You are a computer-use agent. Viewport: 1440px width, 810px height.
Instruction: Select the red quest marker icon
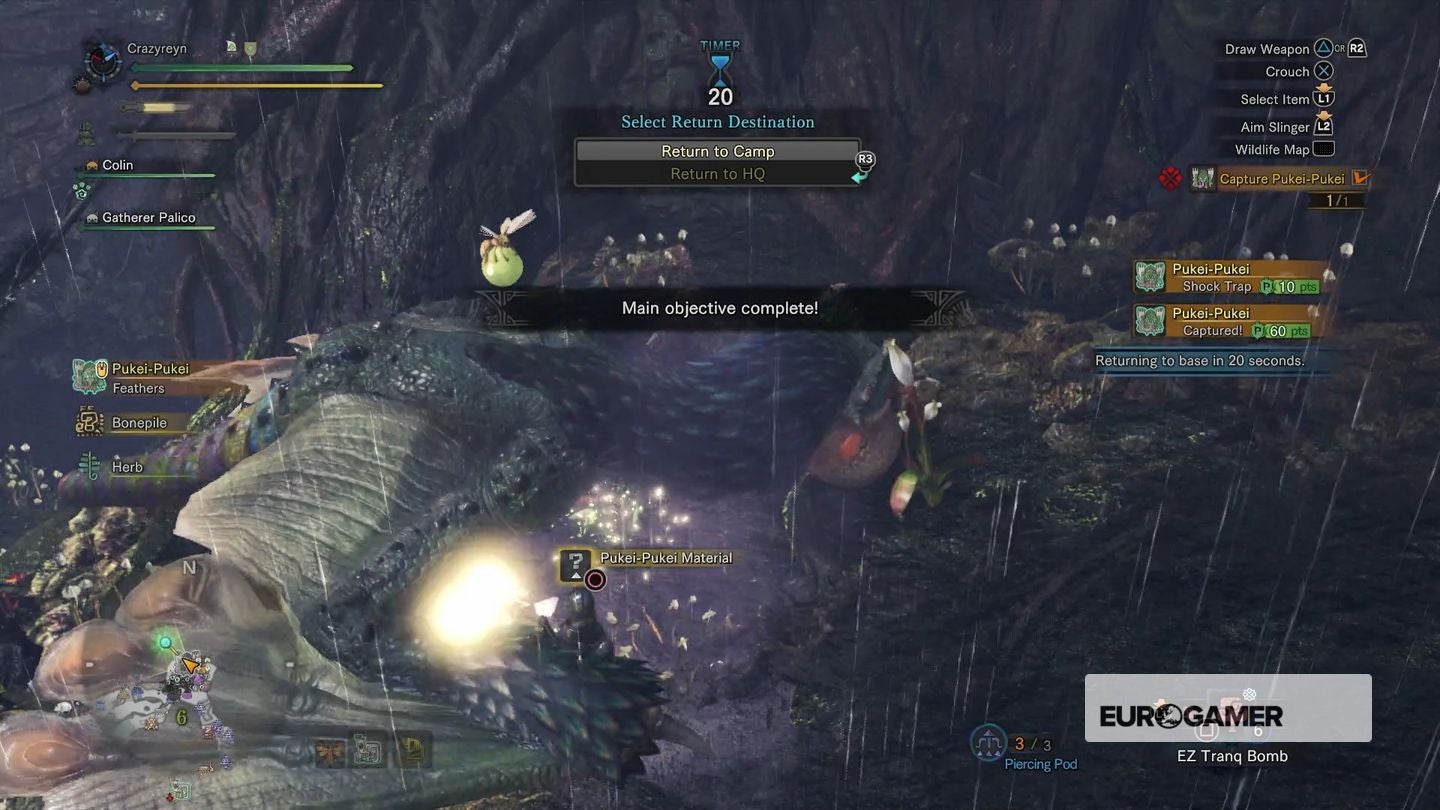click(x=1169, y=176)
